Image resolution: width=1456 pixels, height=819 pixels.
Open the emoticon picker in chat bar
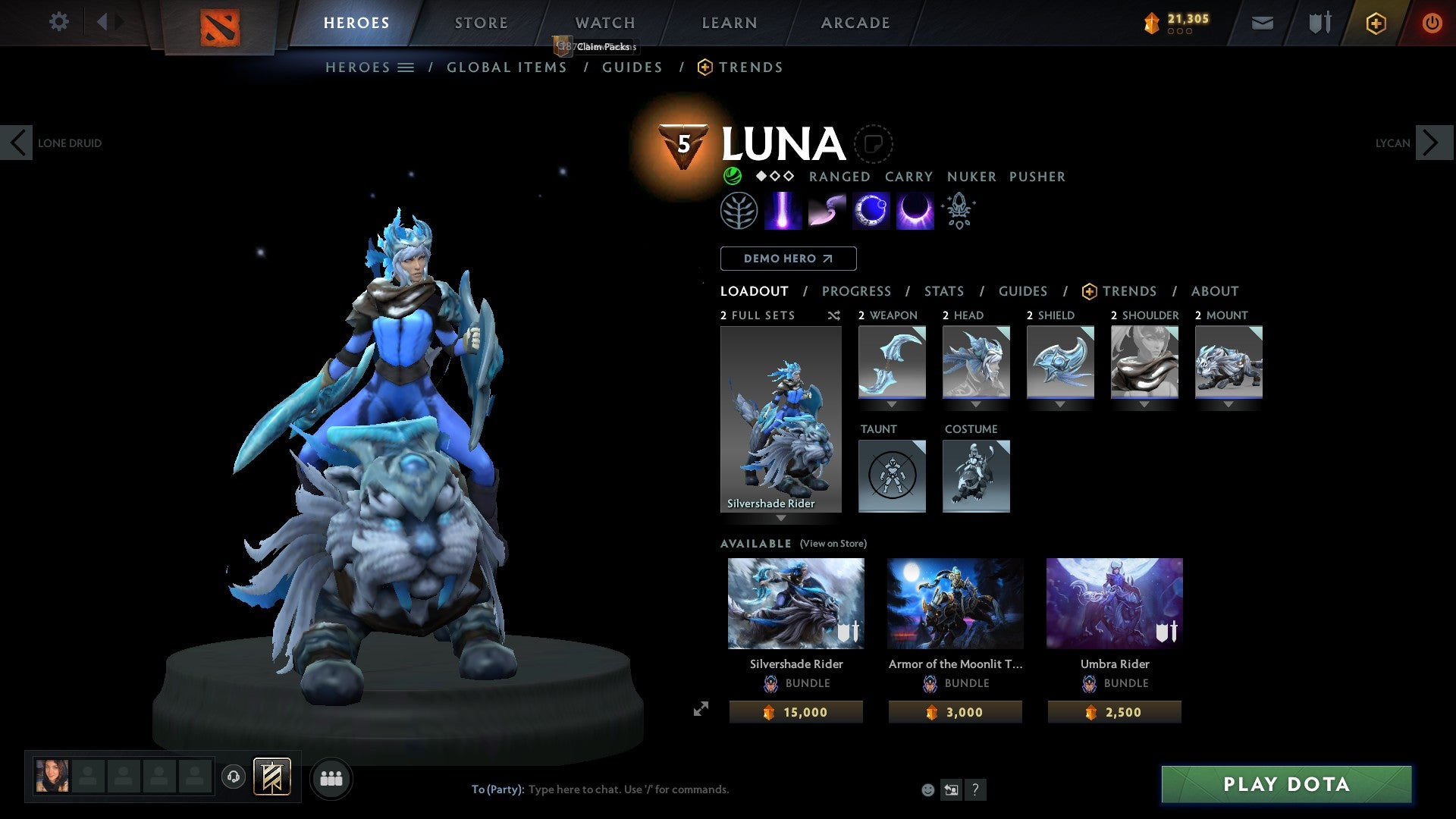tap(927, 789)
